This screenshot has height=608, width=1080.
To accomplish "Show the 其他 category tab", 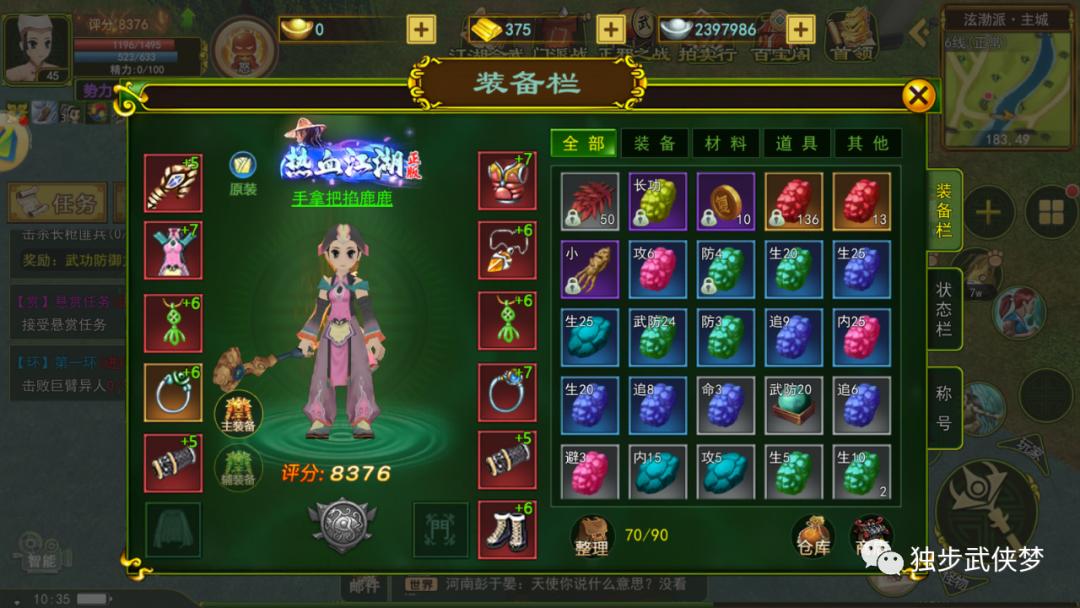I will click(867, 143).
